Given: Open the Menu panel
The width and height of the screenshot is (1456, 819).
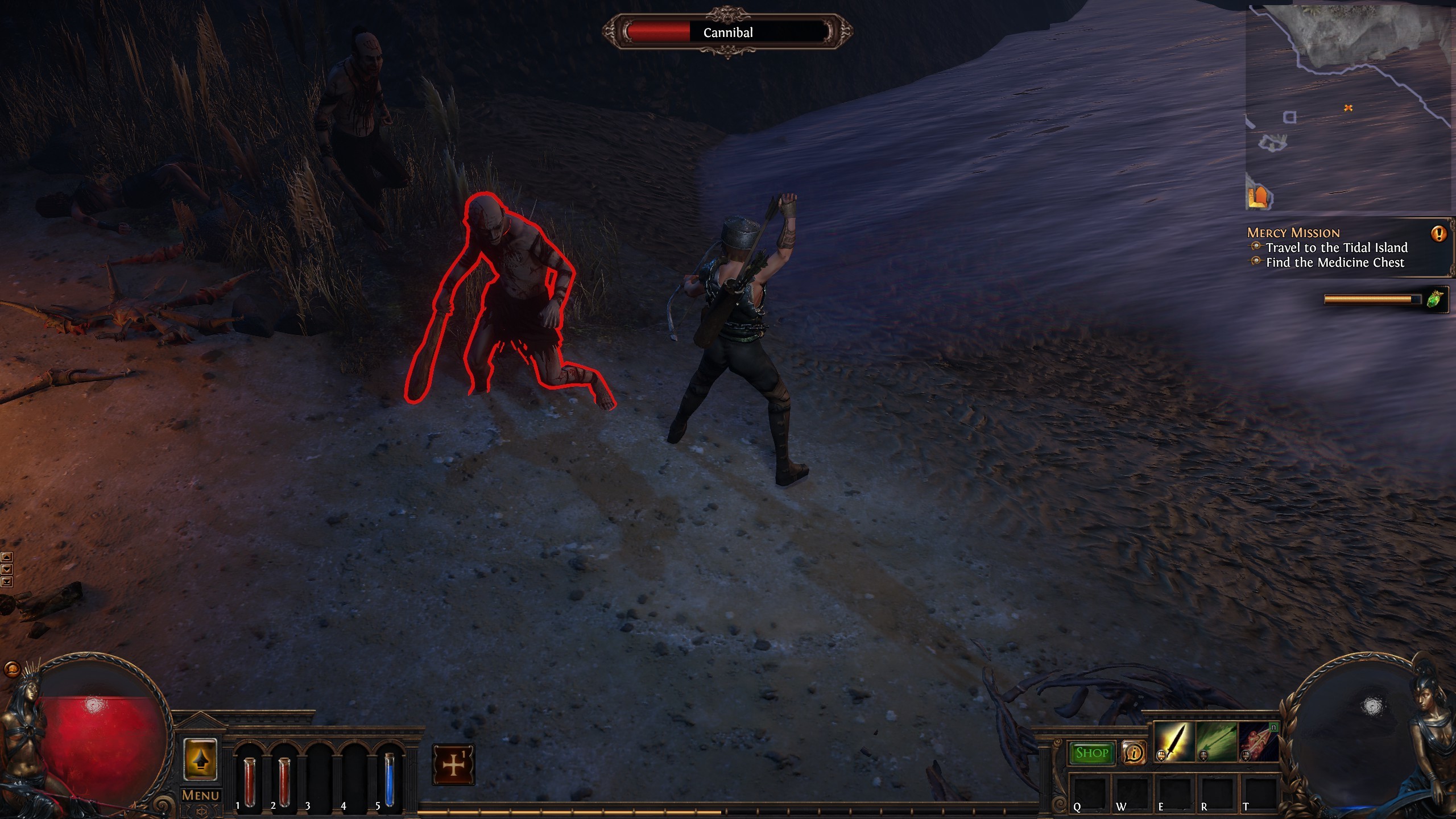Looking at the screenshot, I should [x=200, y=796].
